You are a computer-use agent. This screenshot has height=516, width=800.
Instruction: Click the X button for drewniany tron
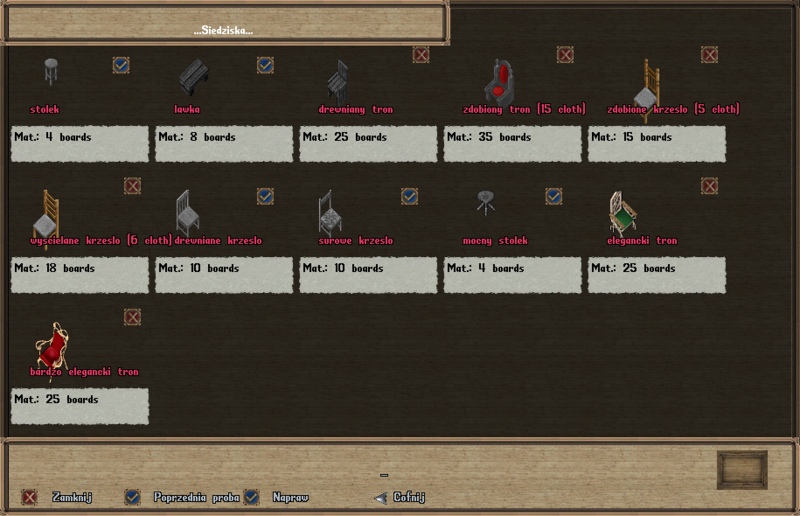(421, 55)
